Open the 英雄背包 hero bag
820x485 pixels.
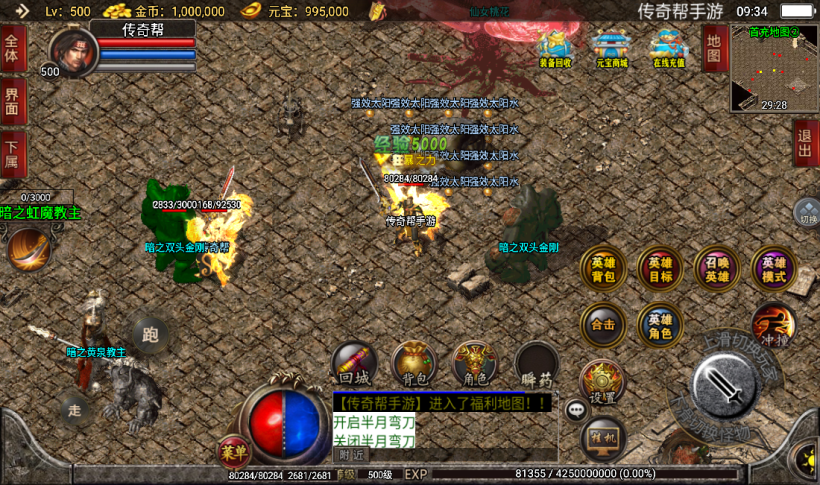pos(604,270)
